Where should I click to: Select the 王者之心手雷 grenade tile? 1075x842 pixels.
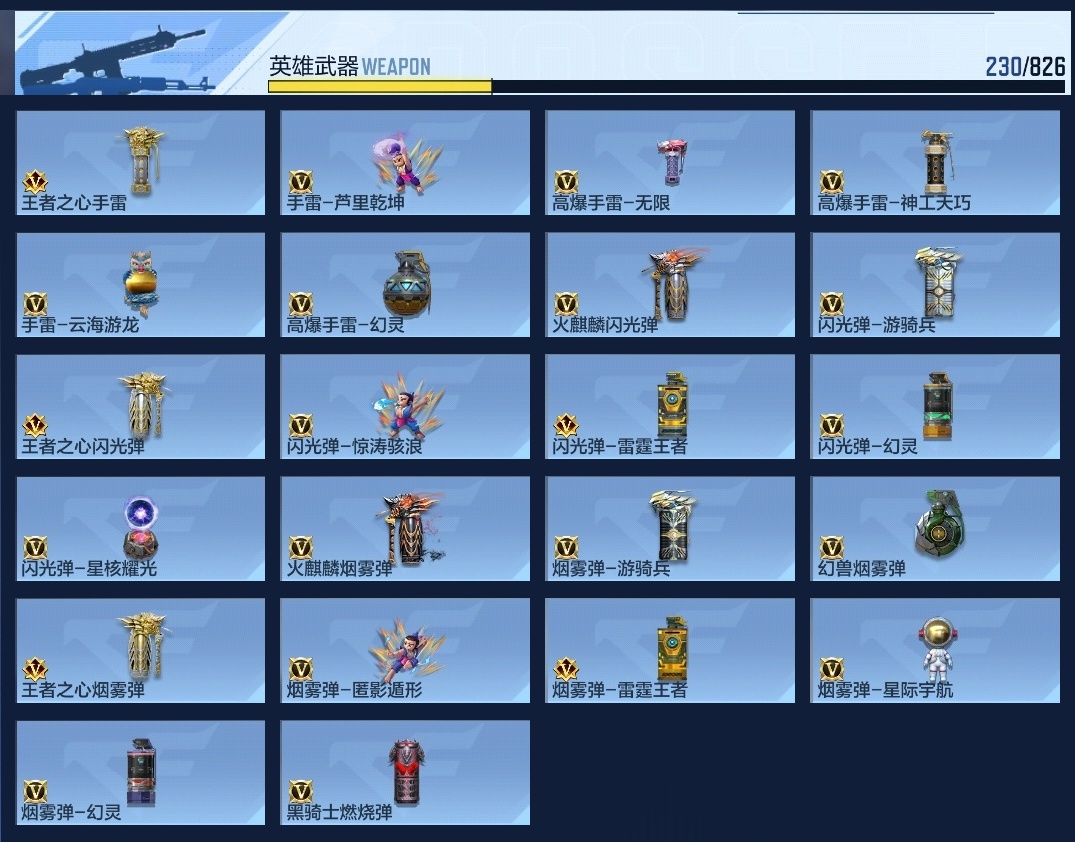click(x=141, y=162)
